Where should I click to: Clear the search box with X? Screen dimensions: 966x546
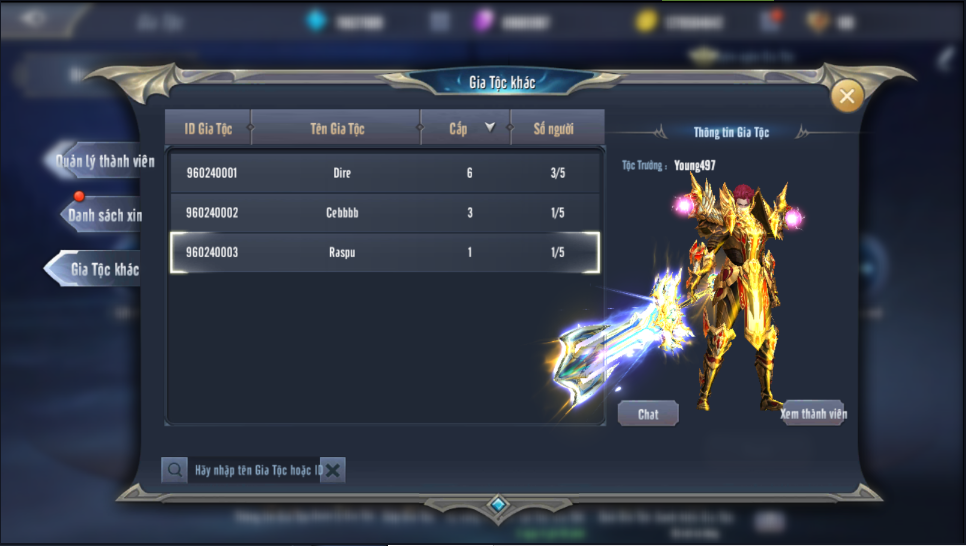333,470
